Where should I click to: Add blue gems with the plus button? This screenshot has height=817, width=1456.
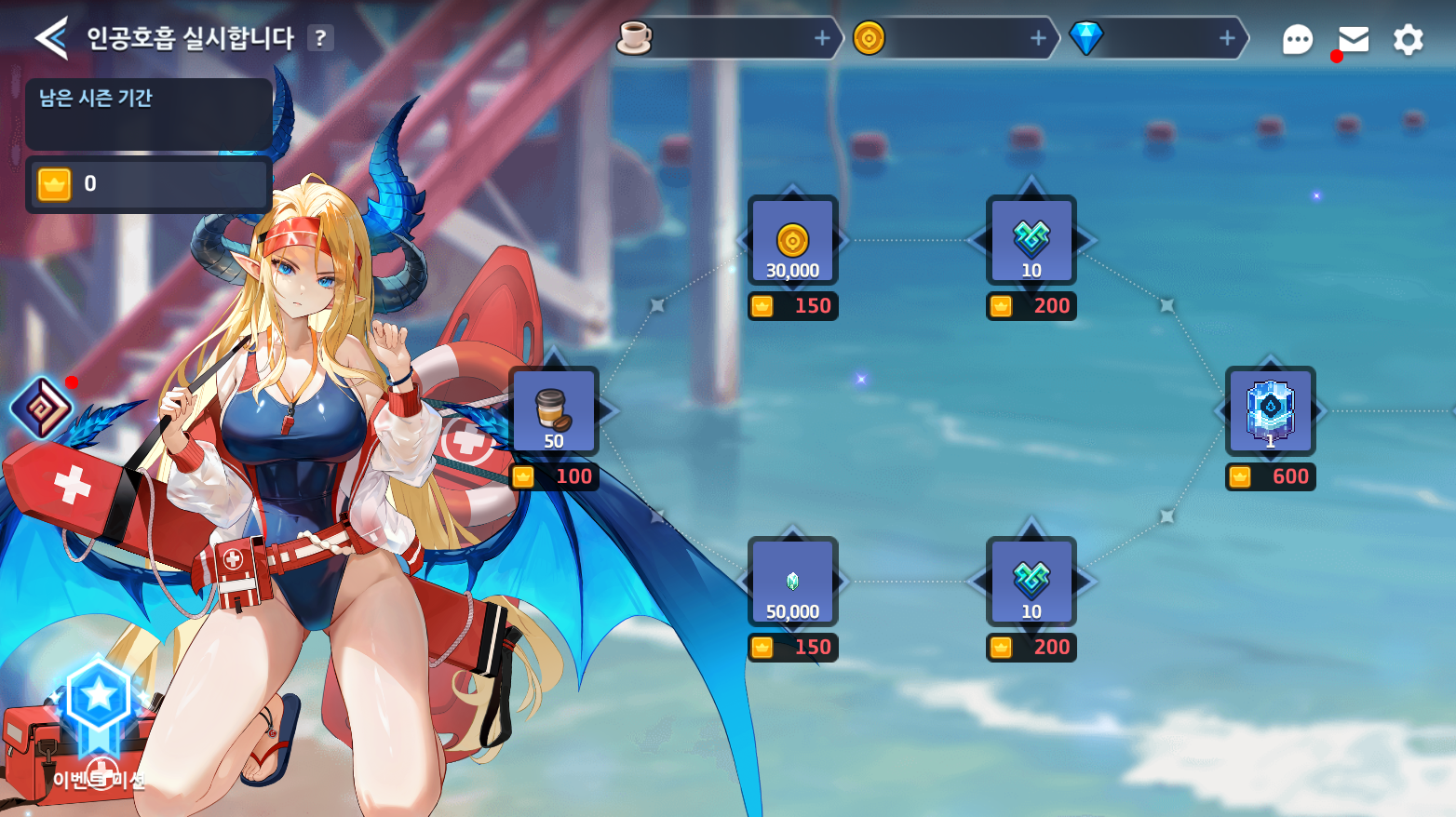[x=1227, y=38]
